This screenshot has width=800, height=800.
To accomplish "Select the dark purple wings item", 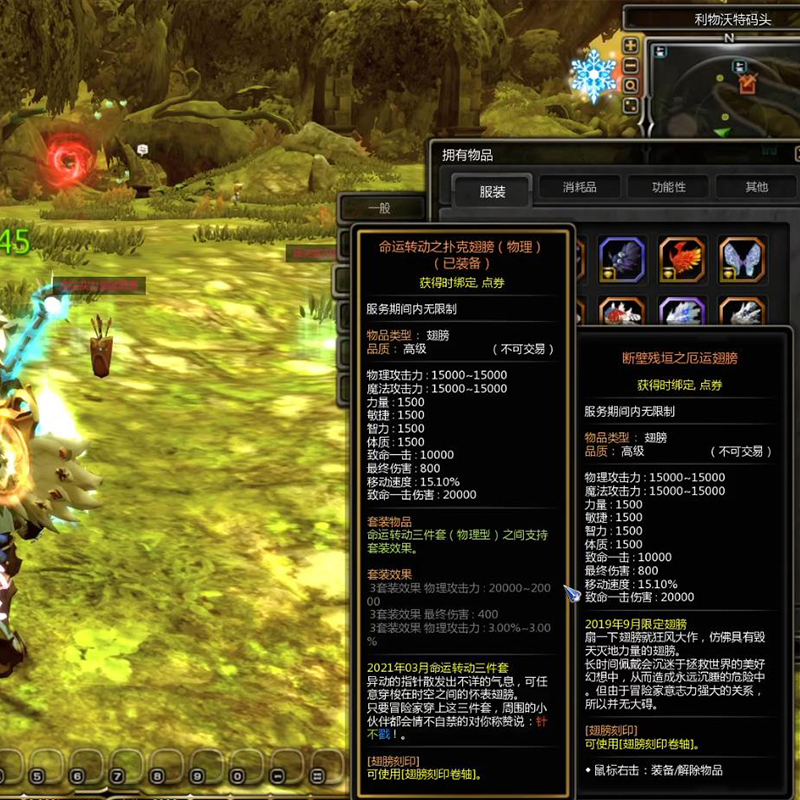I will pyautogui.click(x=622, y=260).
